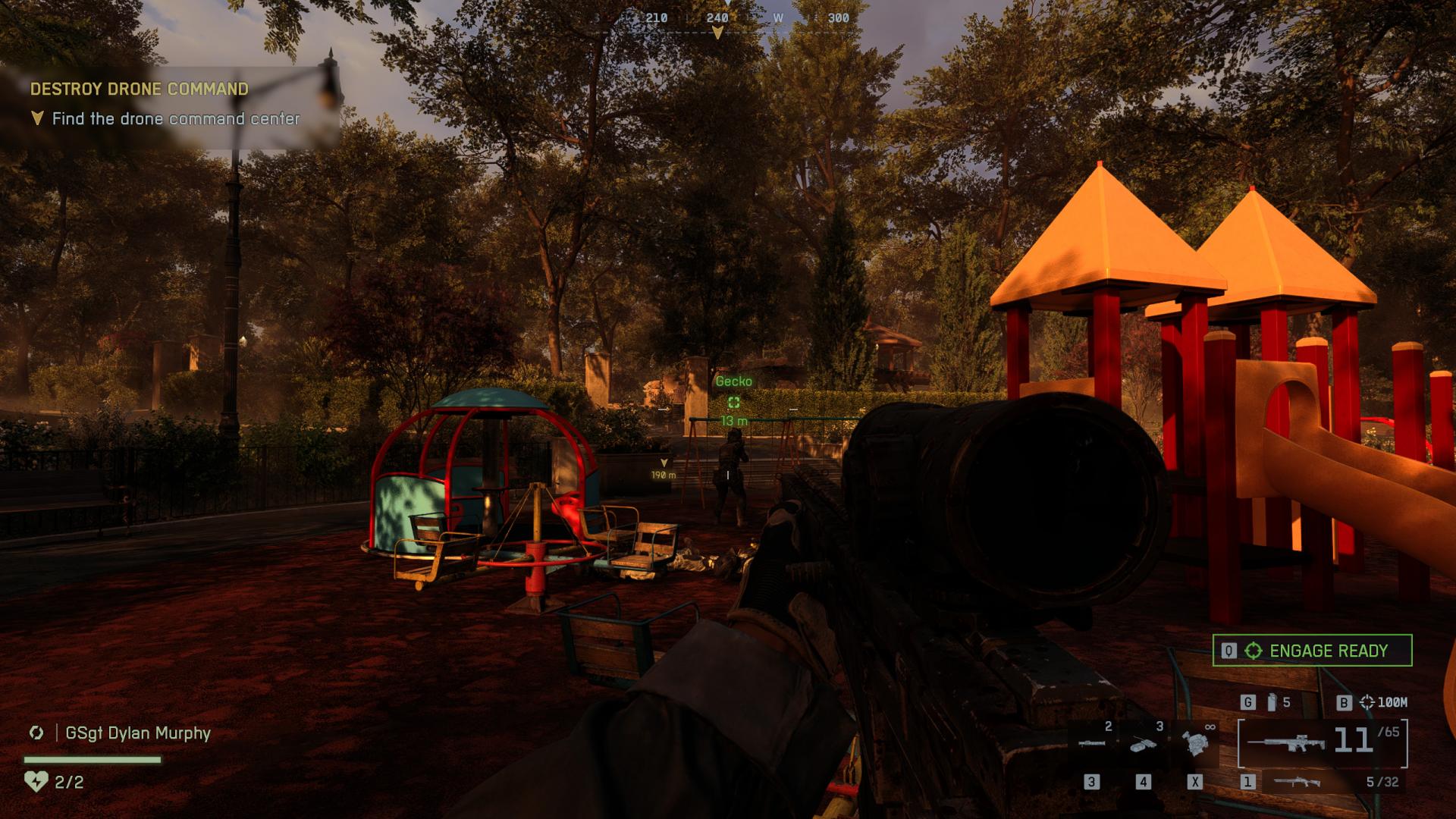Screen dimensions: 1456x819
Task: Click the compass heading bar
Action: pyautogui.click(x=717, y=18)
